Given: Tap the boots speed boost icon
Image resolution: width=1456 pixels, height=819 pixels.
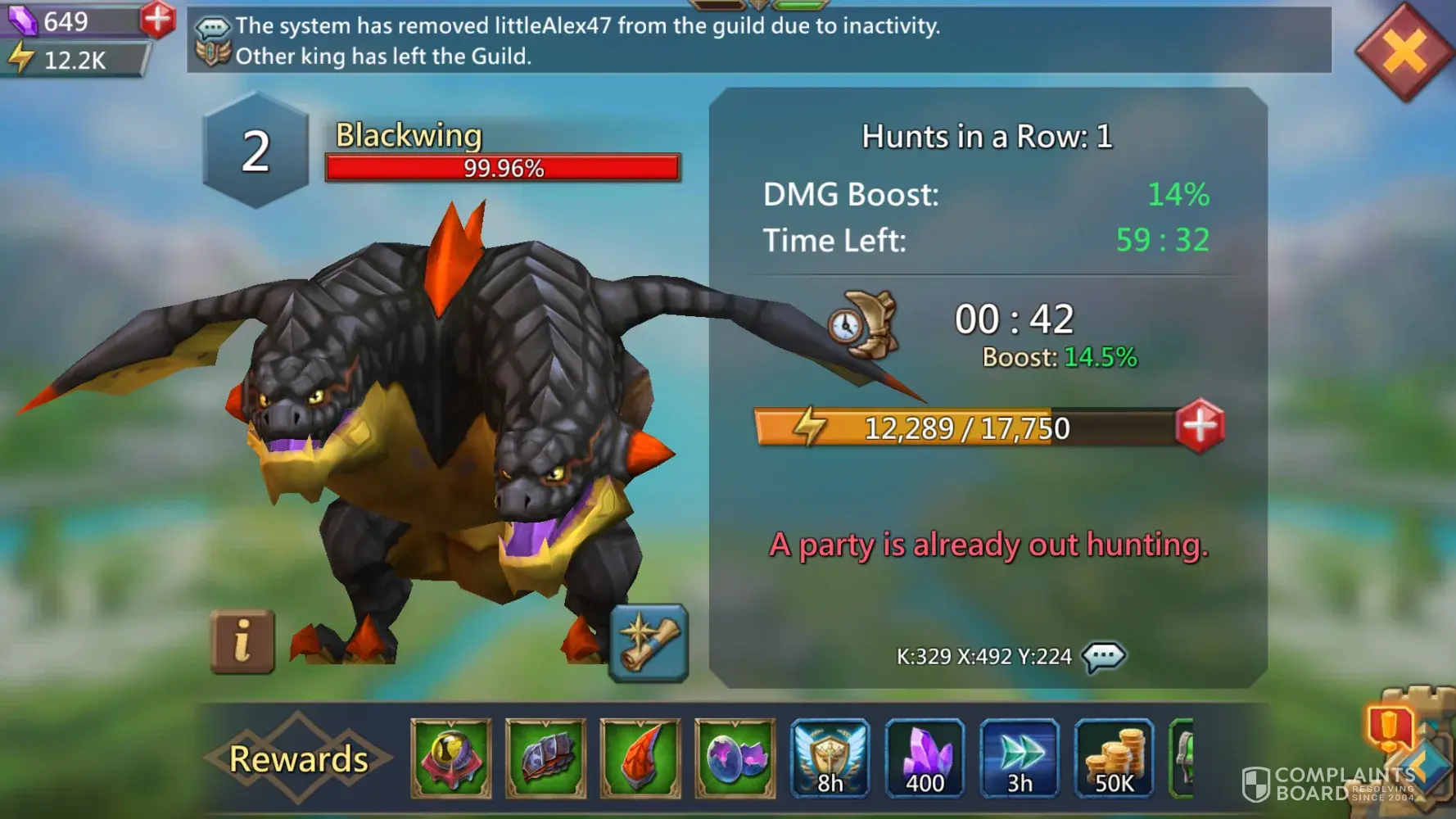Looking at the screenshot, I should [x=863, y=325].
